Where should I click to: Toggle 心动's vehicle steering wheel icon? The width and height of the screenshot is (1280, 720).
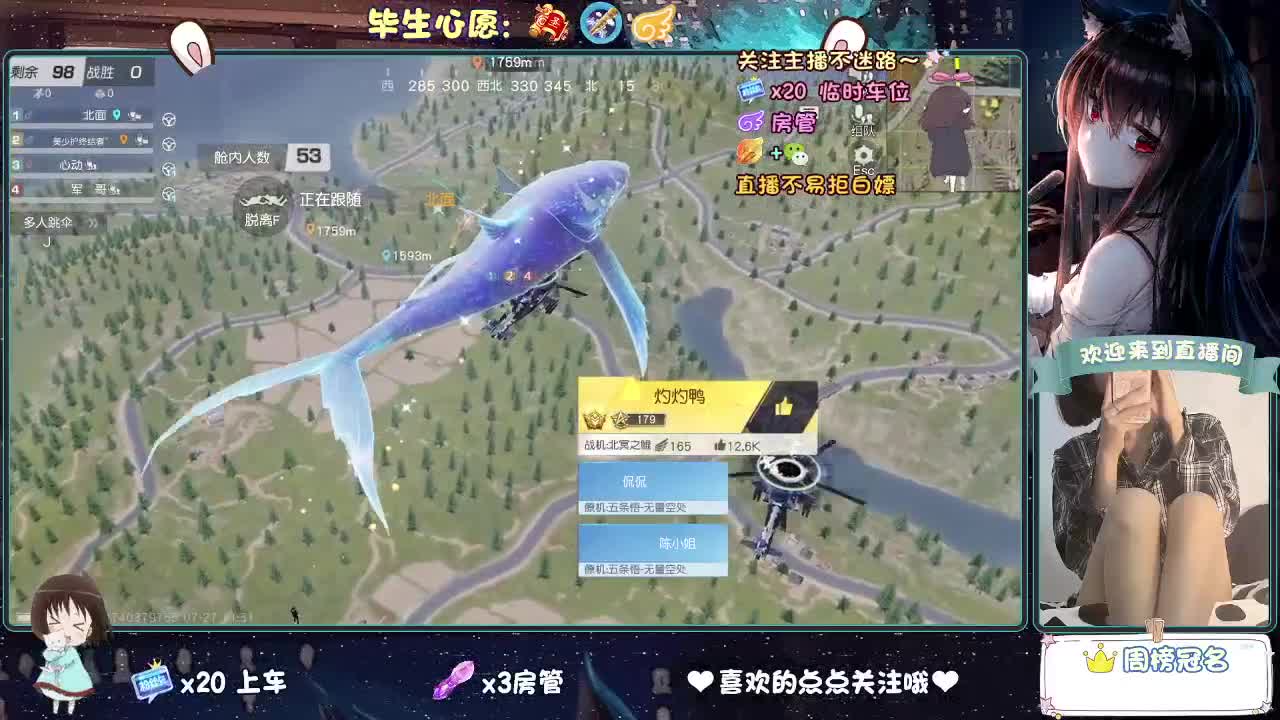[168, 168]
